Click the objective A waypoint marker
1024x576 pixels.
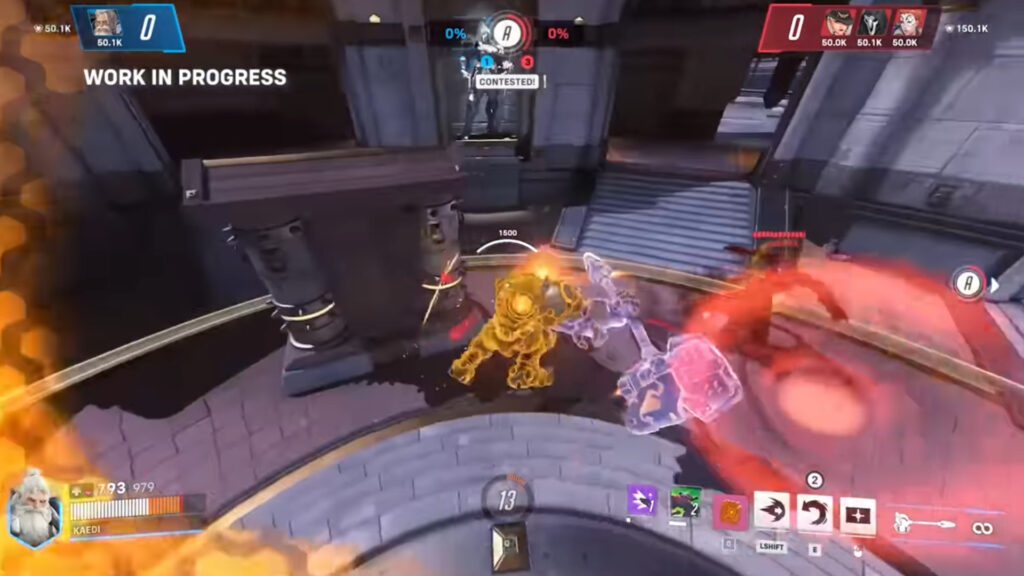coord(967,284)
